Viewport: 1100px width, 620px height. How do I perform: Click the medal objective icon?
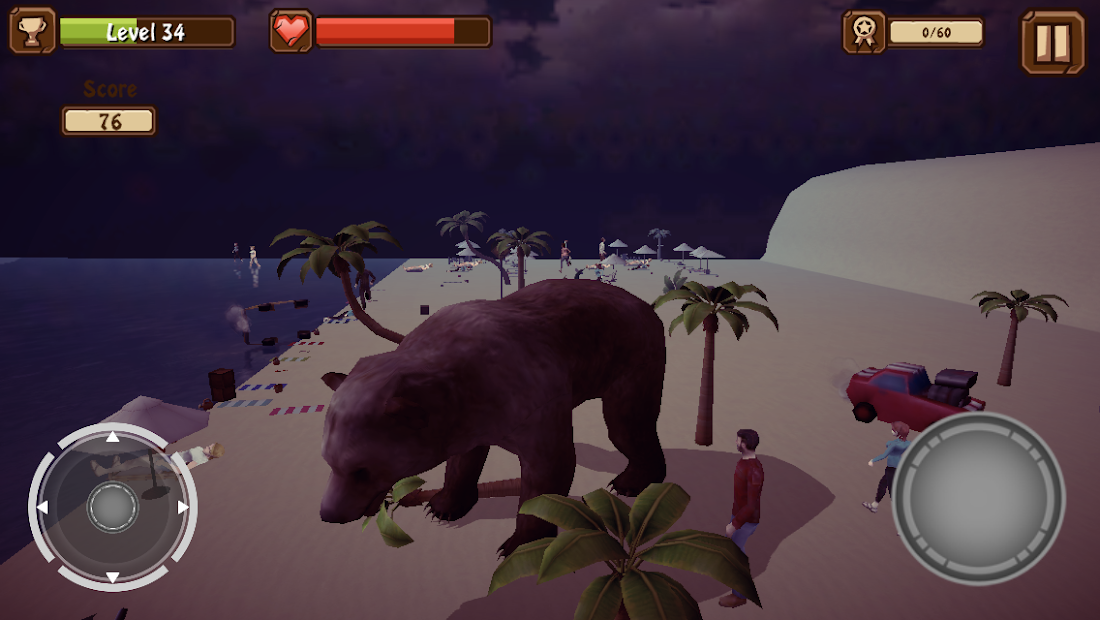[x=863, y=32]
